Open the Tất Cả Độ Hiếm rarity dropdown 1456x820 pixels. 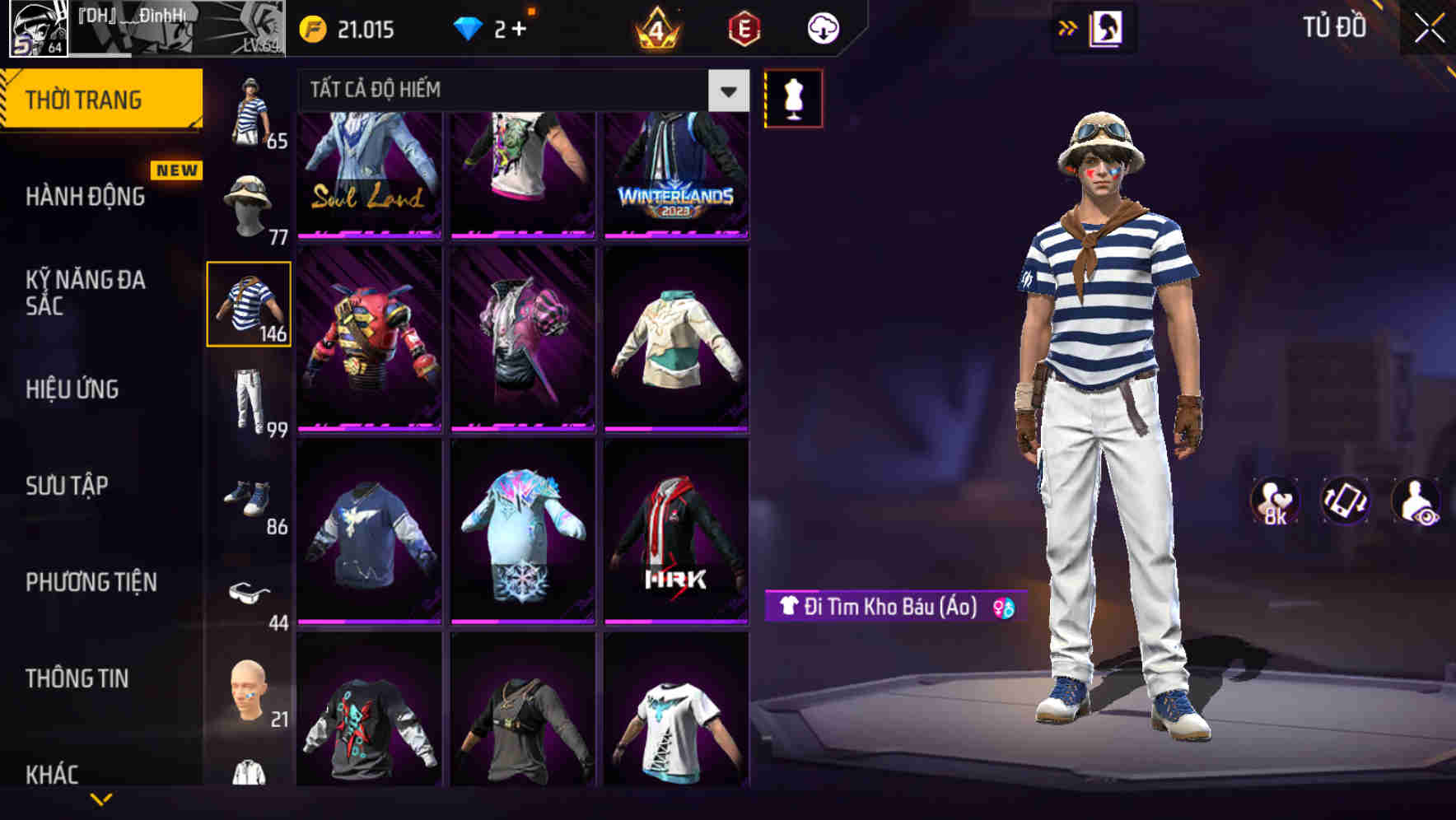coord(494,91)
